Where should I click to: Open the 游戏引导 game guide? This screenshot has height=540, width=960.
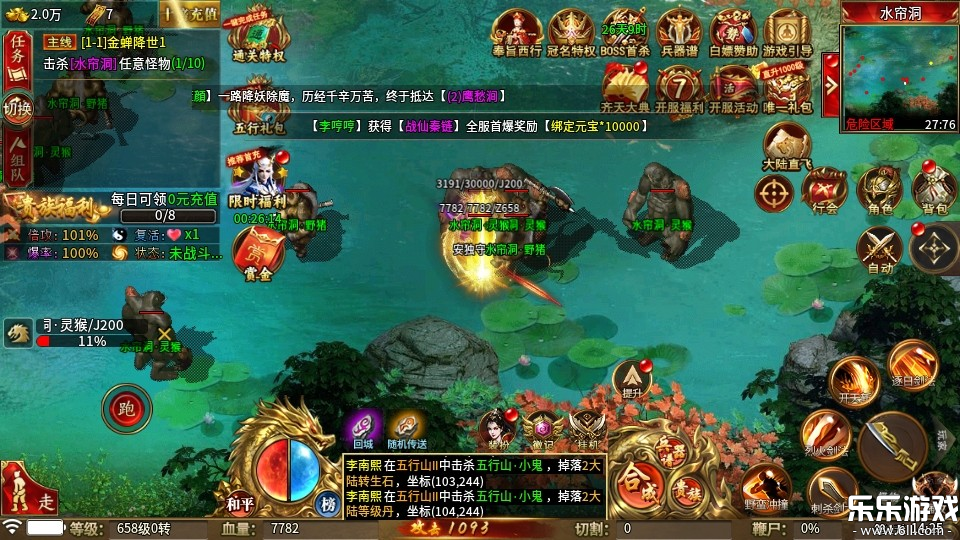pos(787,33)
